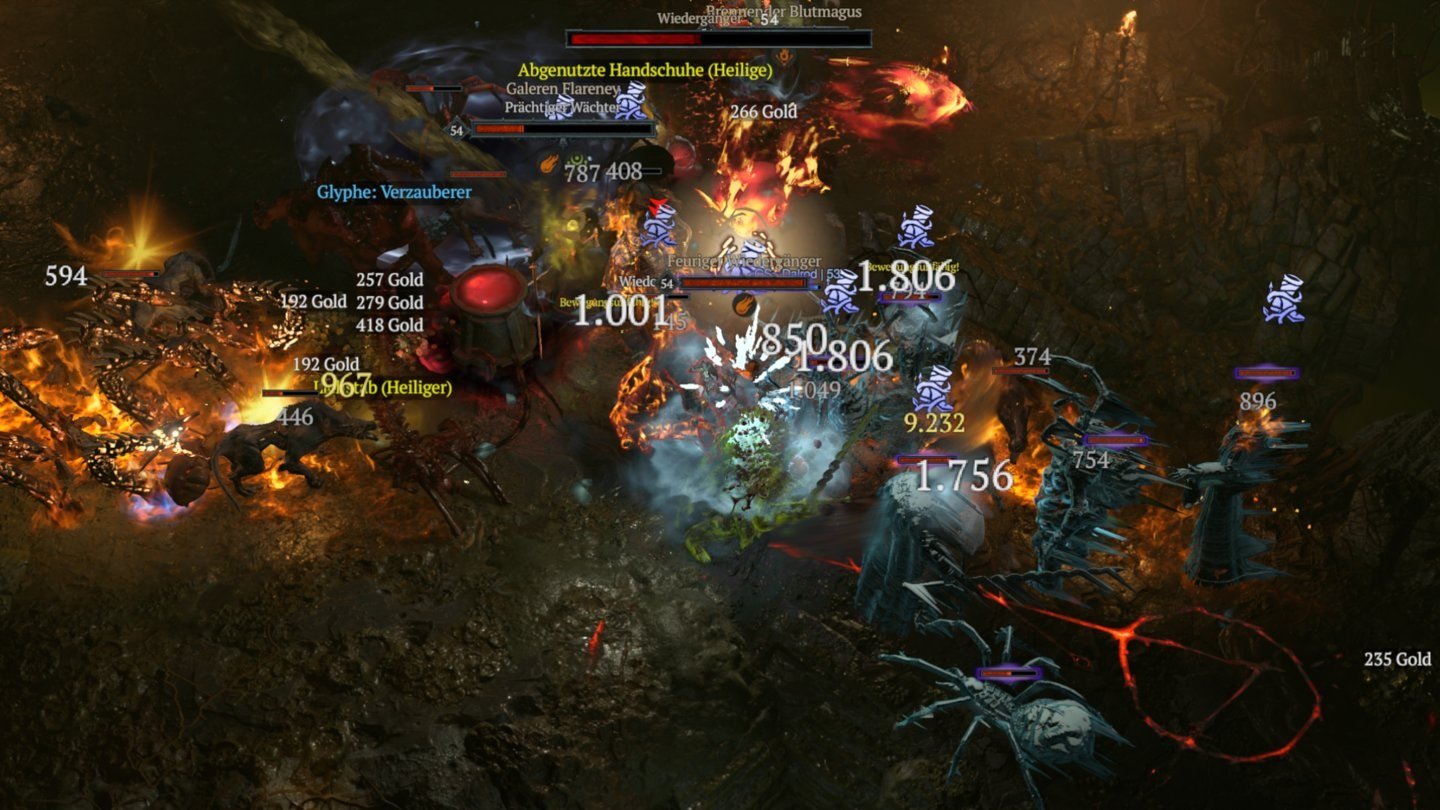Collect the 257 Gold drop label
Screen dimensions: 1440x810
click(x=389, y=280)
